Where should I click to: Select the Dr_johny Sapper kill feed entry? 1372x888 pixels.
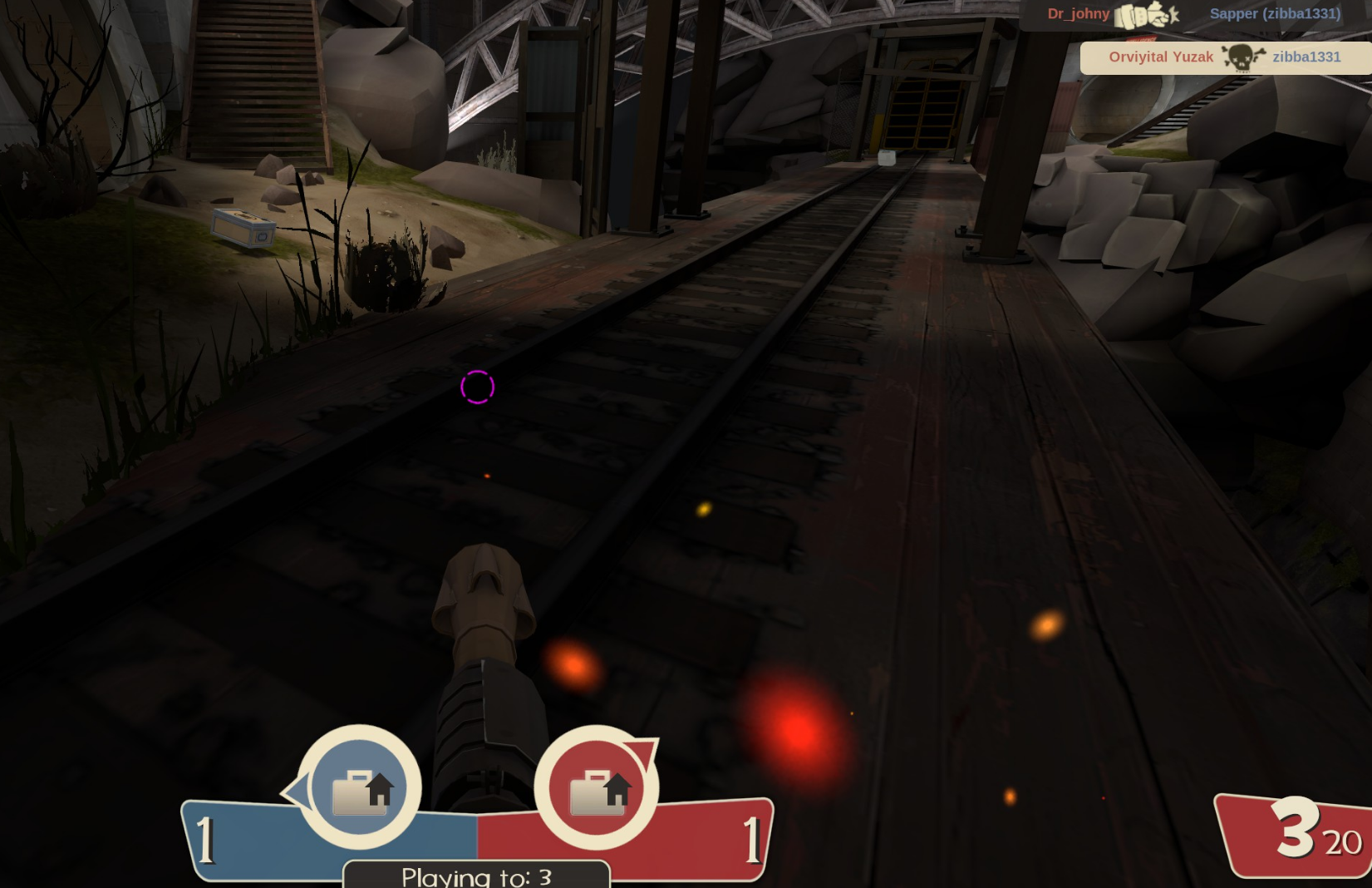coord(1194,14)
